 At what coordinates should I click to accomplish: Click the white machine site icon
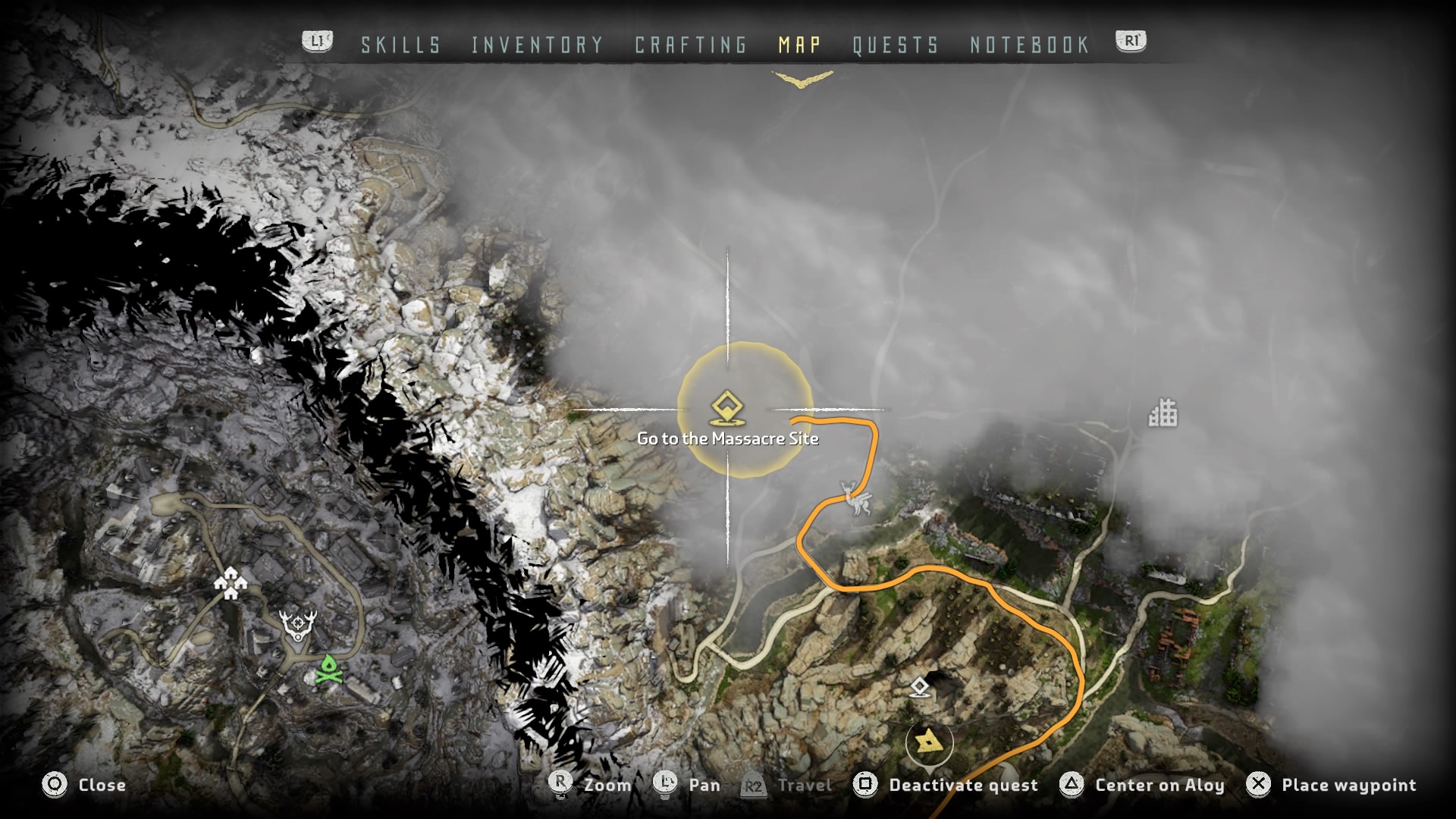click(855, 497)
